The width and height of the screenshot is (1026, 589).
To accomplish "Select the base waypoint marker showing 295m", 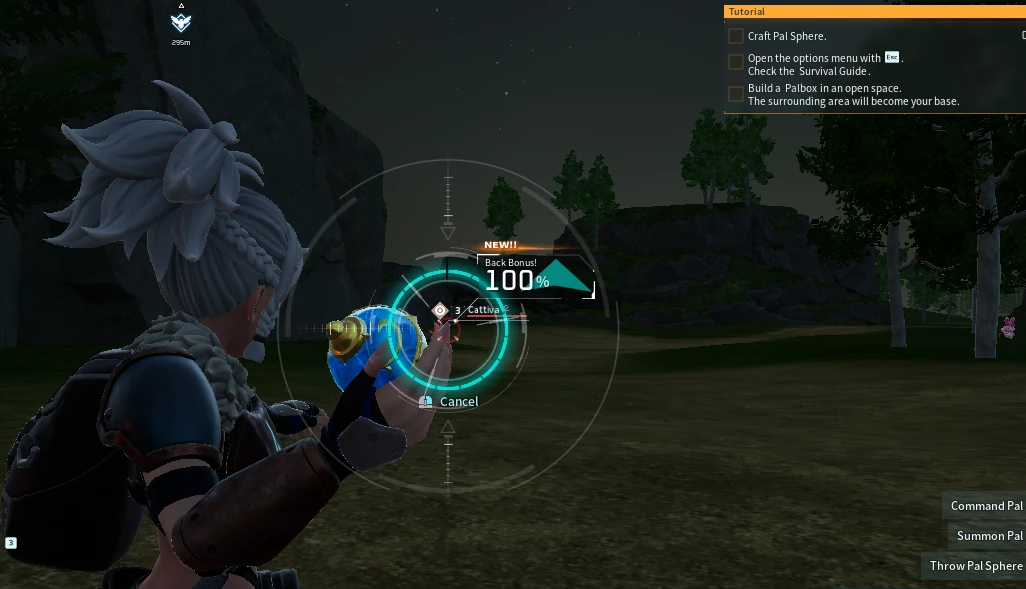I will click(x=181, y=23).
